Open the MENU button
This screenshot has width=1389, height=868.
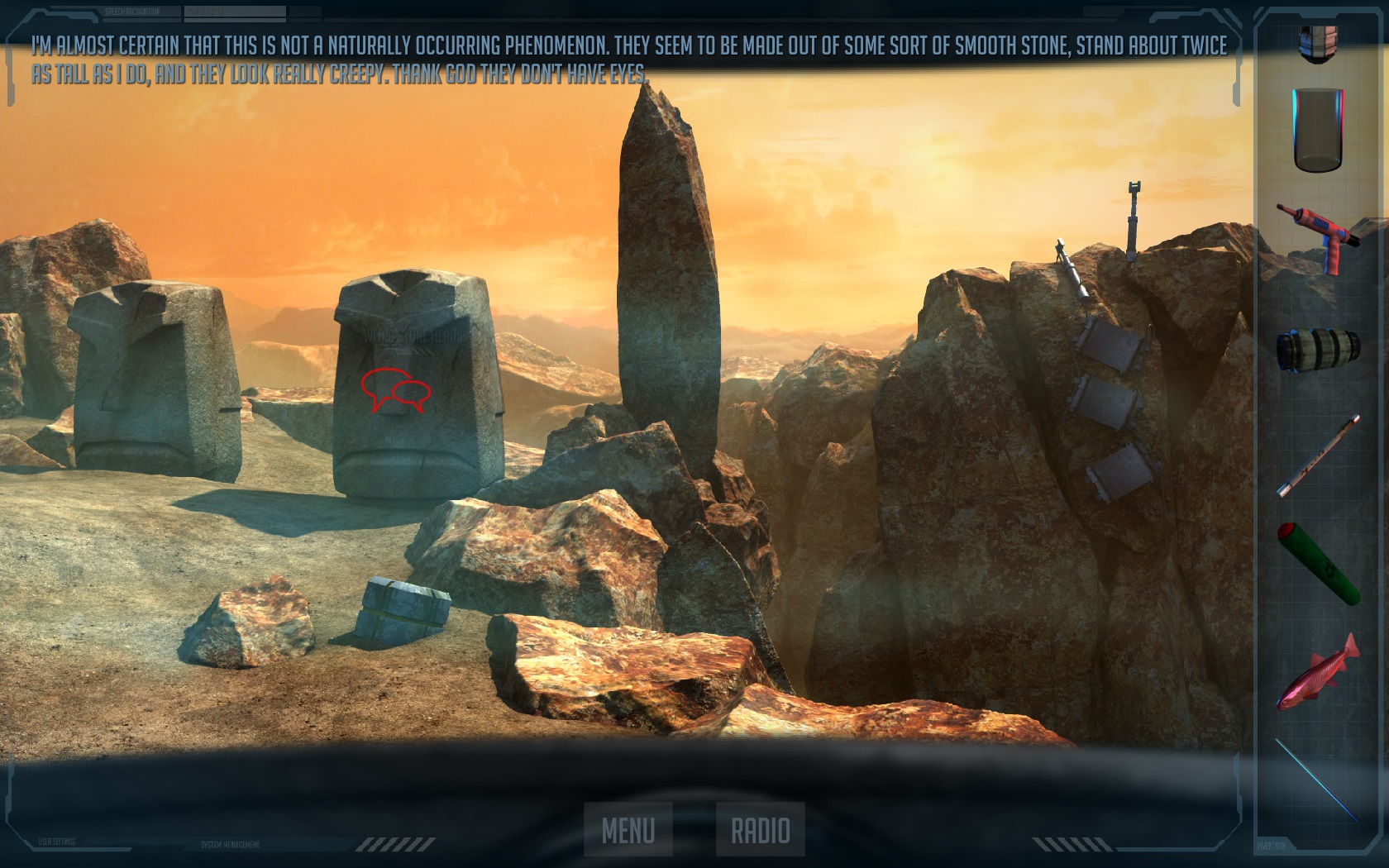coord(628,829)
